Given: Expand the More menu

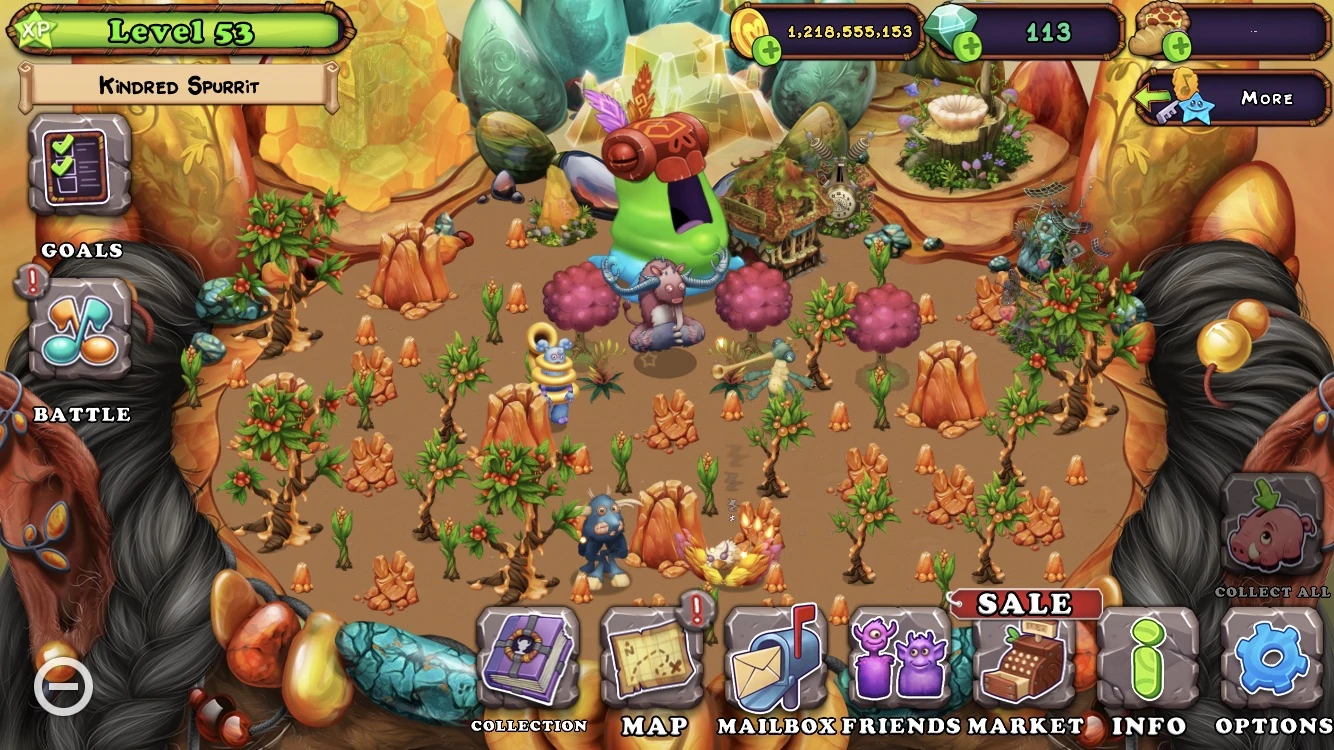Looking at the screenshot, I should (1268, 97).
